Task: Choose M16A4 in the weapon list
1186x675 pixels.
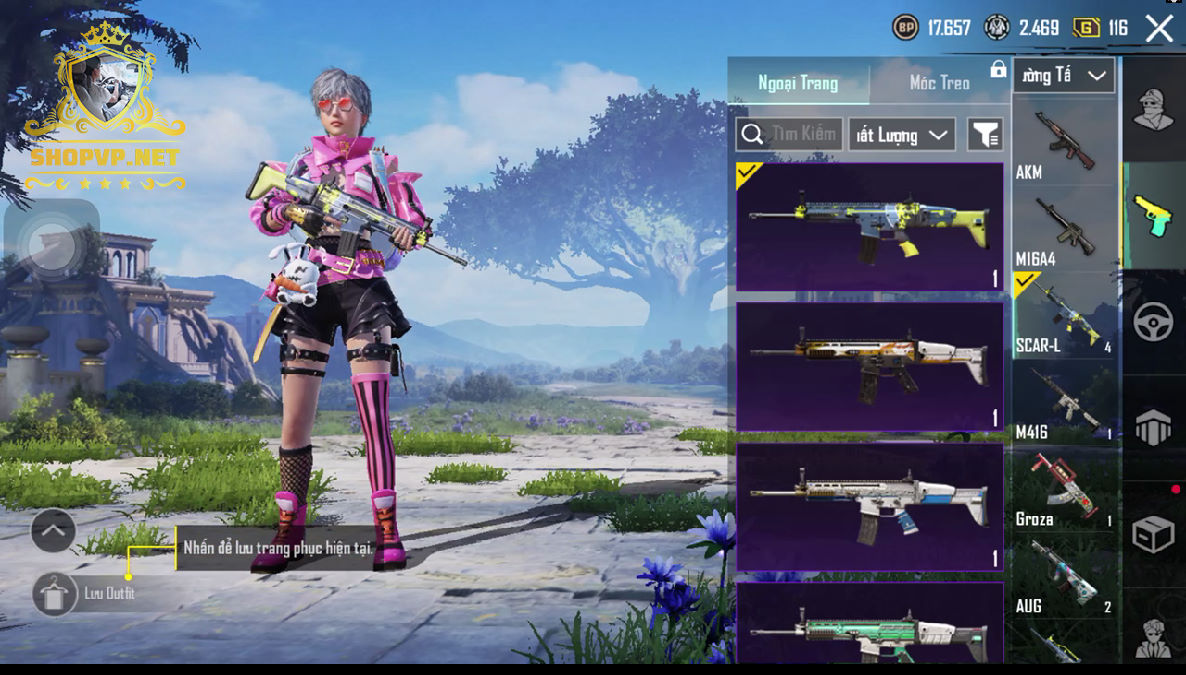Action: 1064,230
